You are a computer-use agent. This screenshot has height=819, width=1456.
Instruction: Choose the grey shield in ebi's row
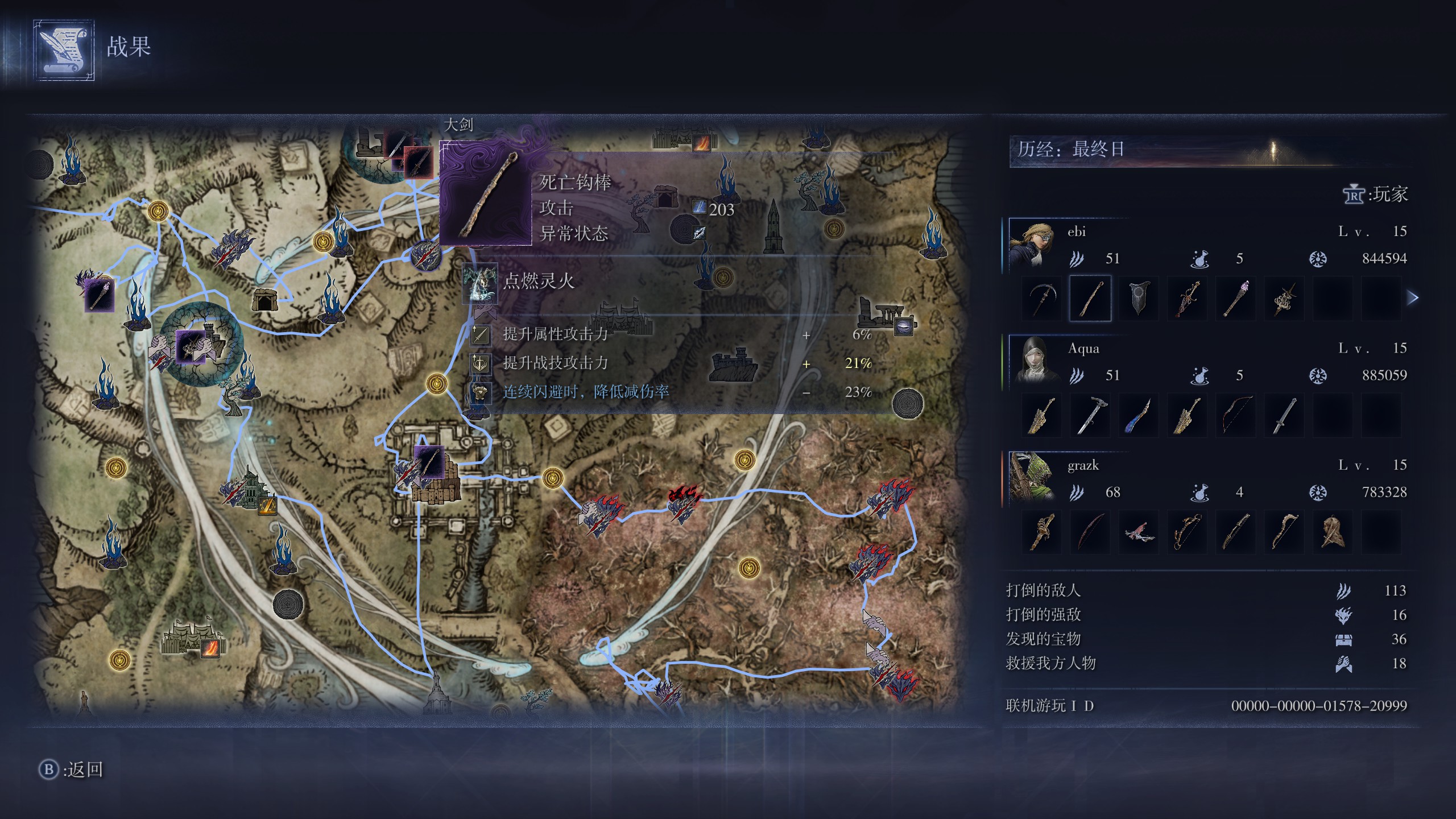(x=1139, y=299)
